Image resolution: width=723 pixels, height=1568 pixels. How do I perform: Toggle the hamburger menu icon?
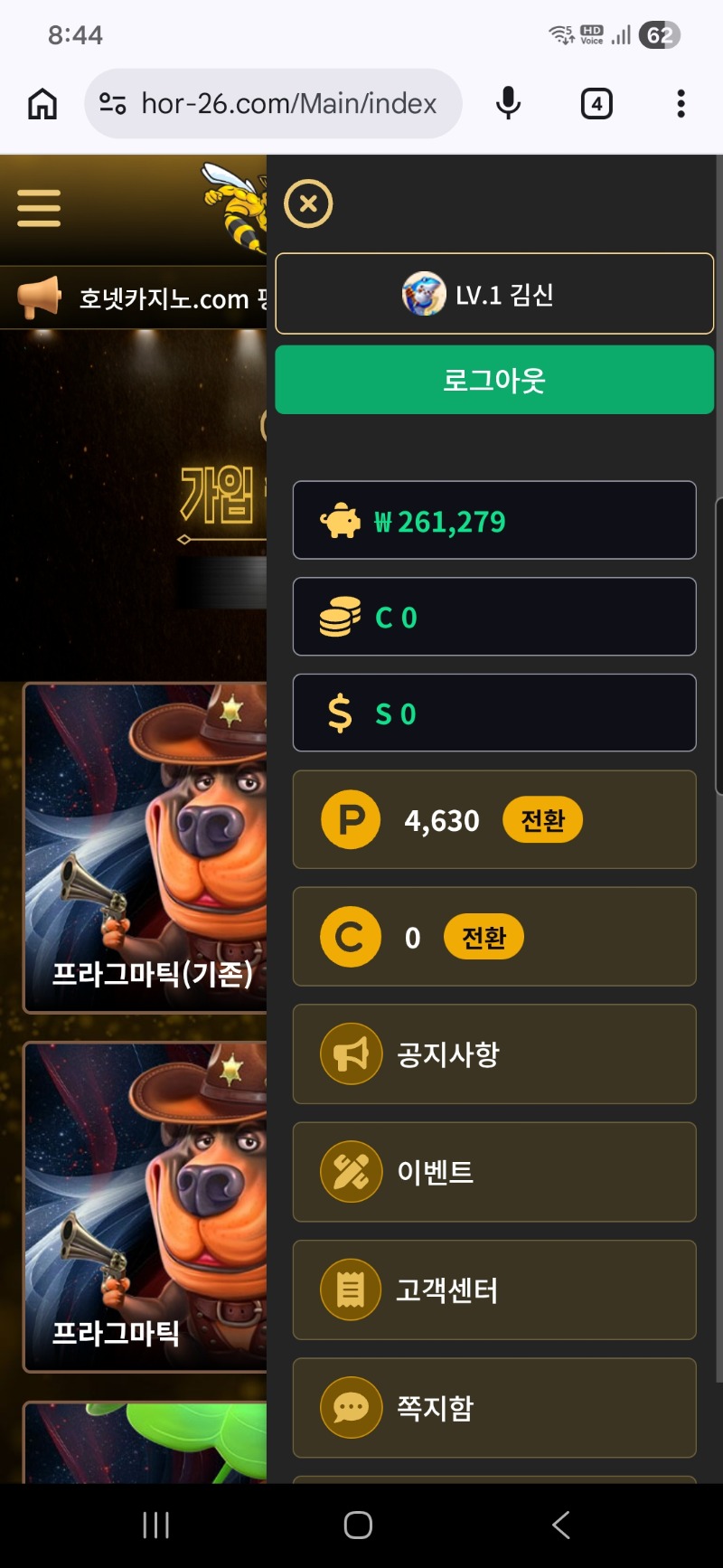click(39, 208)
